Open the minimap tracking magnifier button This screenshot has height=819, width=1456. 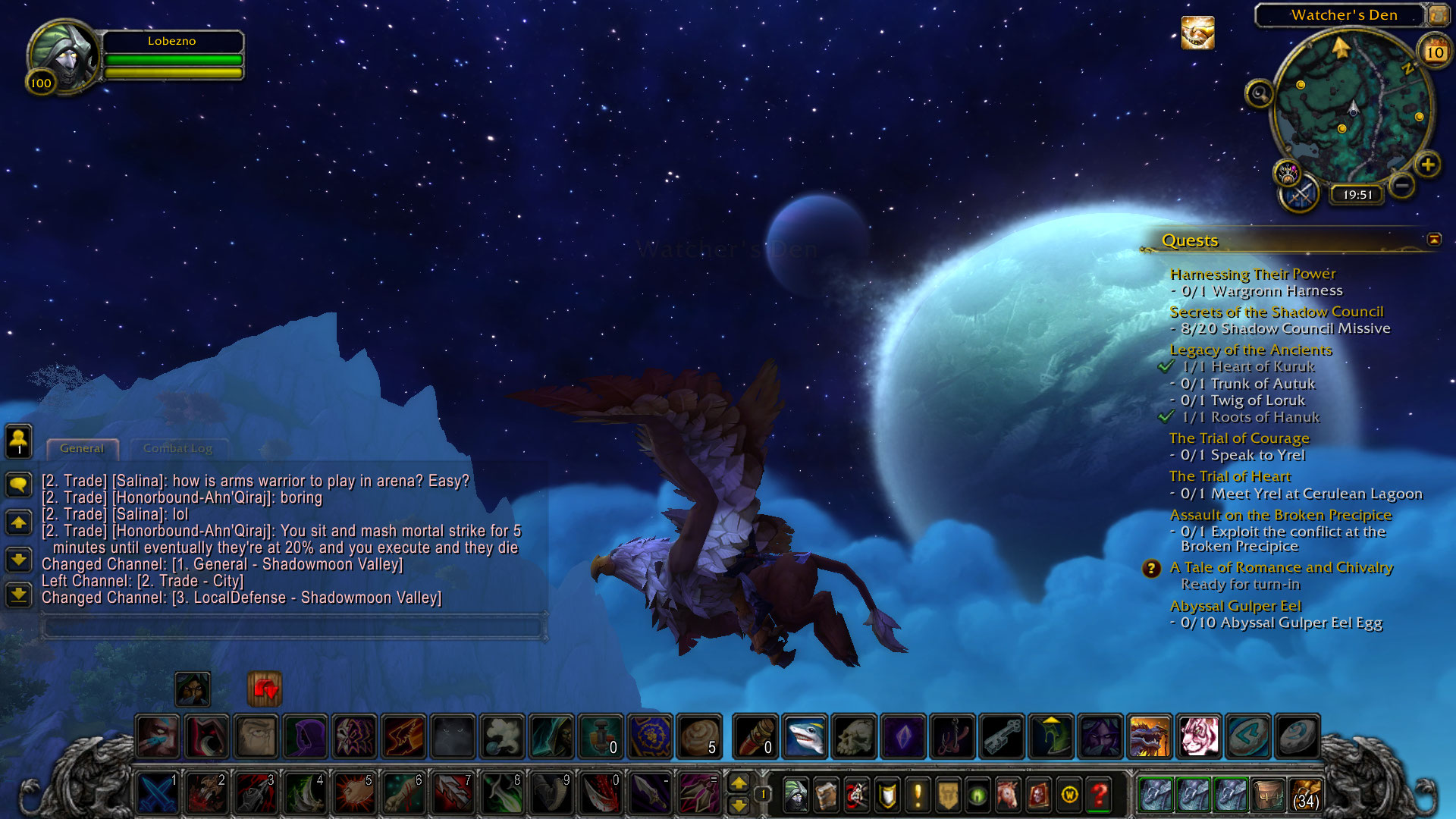pyautogui.click(x=1259, y=94)
